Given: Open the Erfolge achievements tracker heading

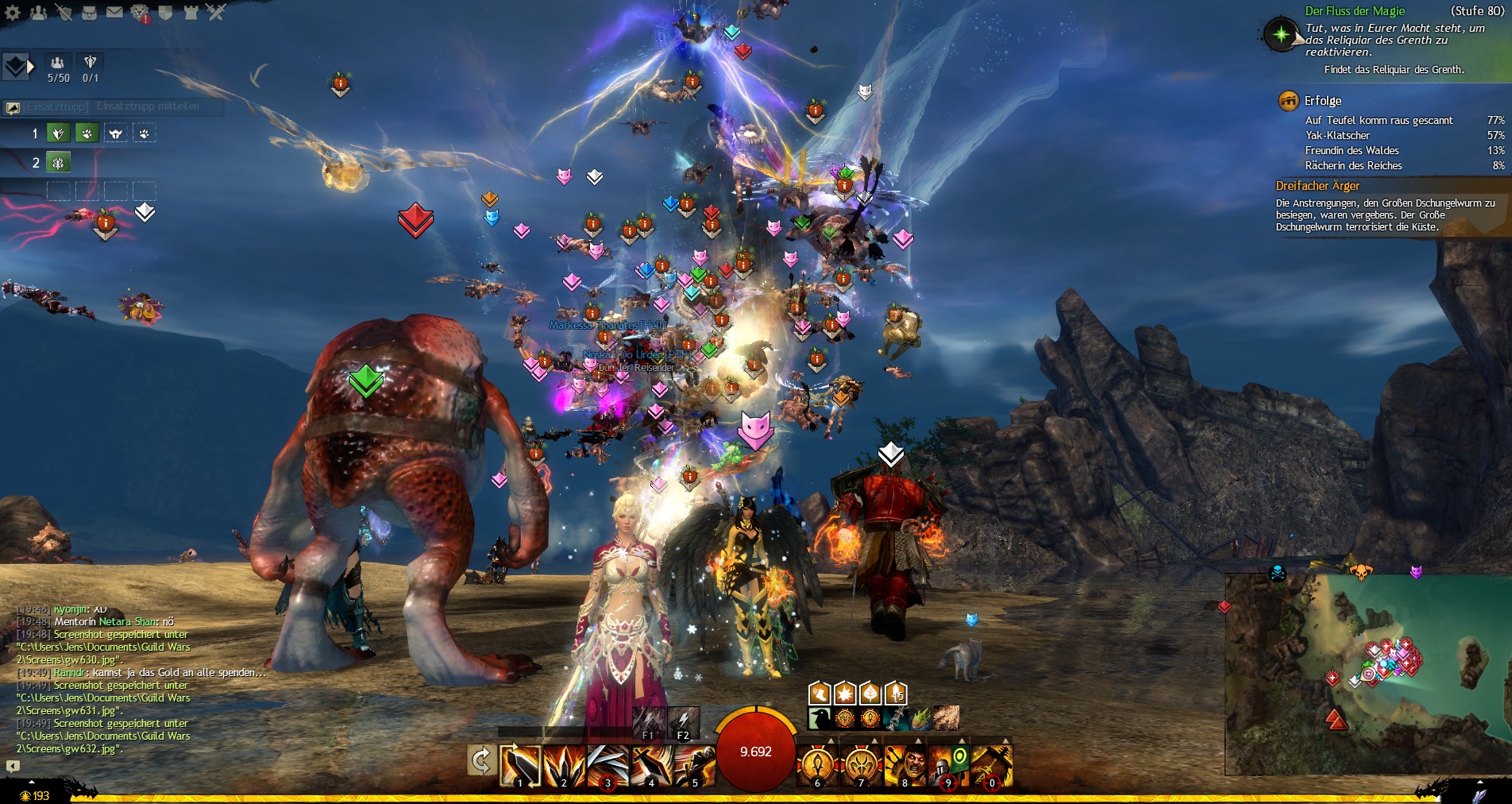Looking at the screenshot, I should (x=1322, y=101).
